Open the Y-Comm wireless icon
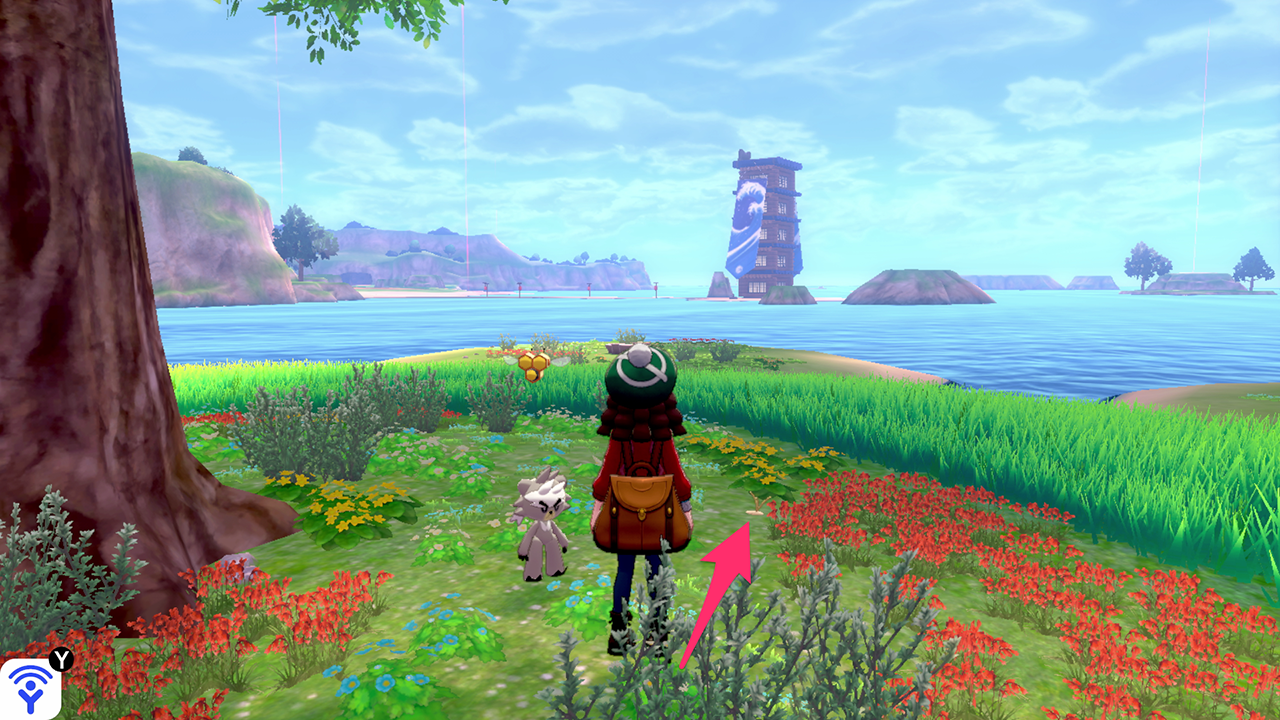Viewport: 1280px width, 720px height. [x=30, y=687]
